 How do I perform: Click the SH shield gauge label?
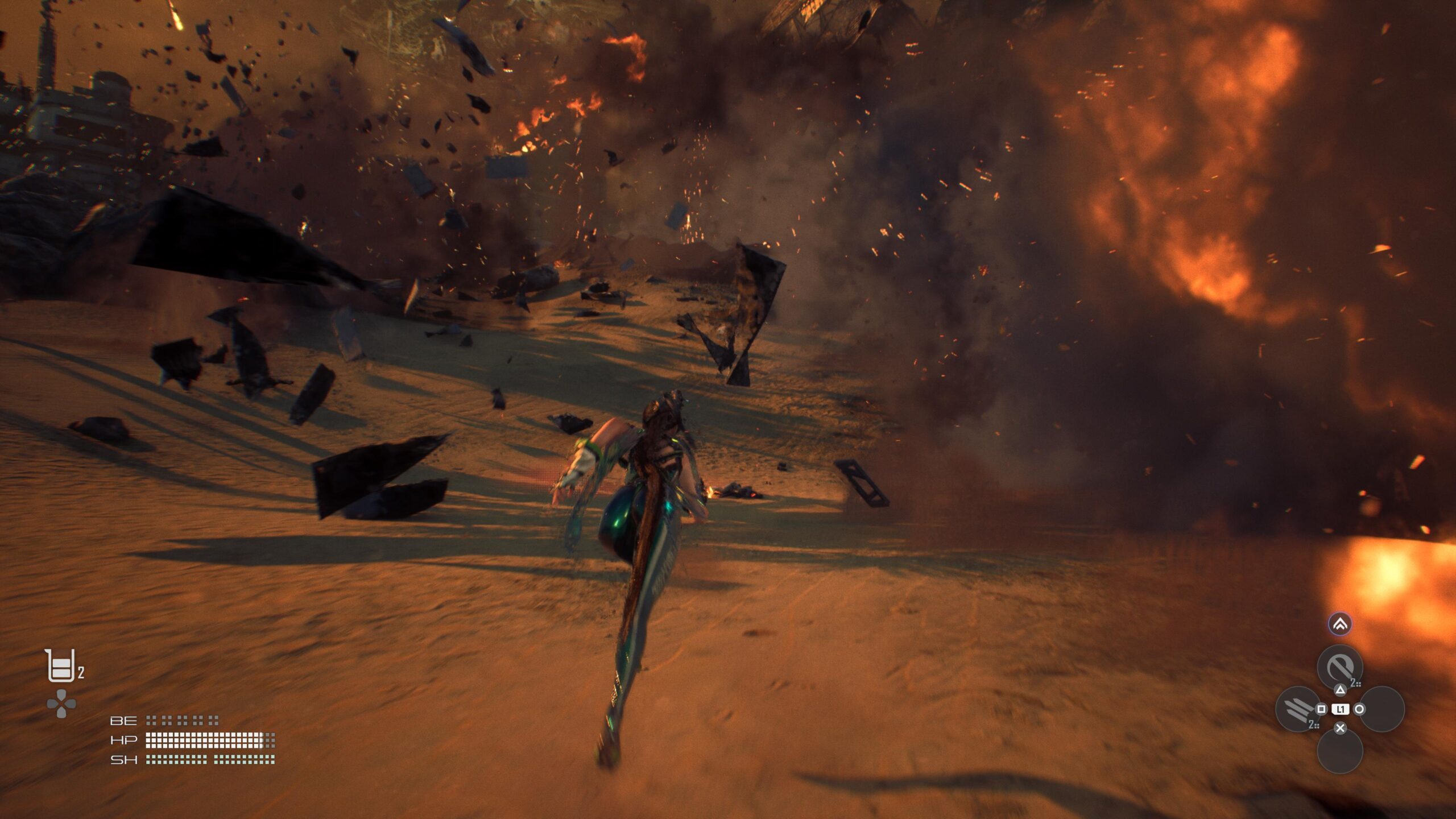[x=124, y=760]
